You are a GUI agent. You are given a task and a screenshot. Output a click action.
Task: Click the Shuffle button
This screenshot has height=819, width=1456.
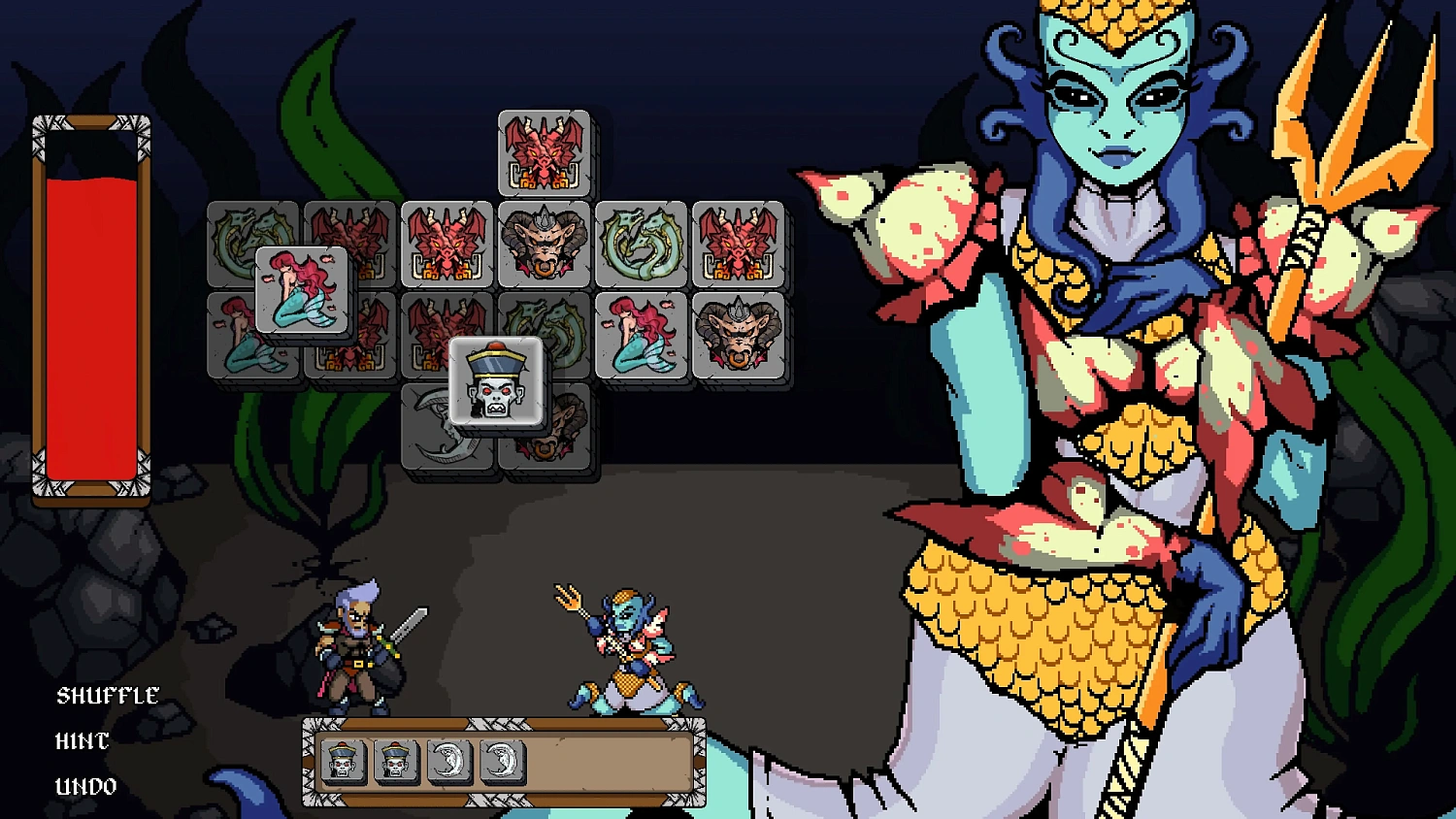(x=107, y=696)
